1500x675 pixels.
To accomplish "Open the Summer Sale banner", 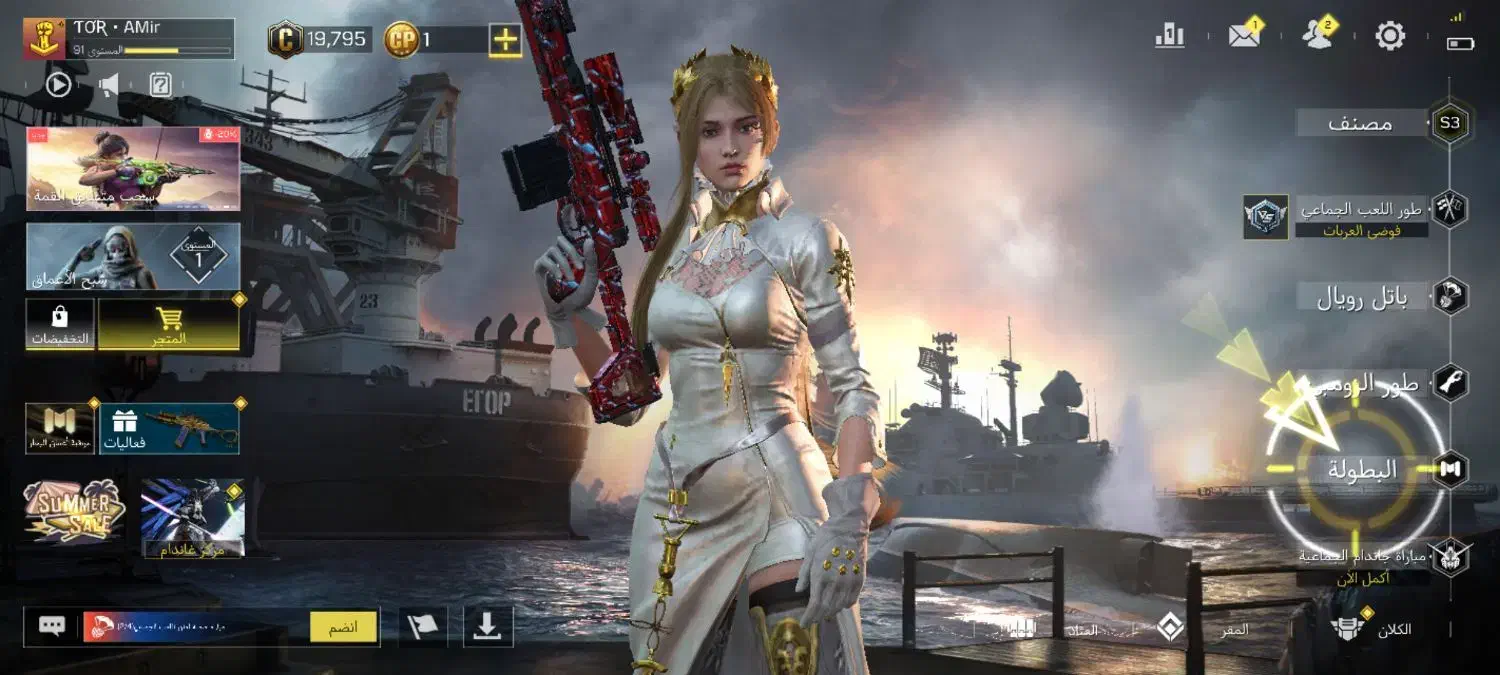I will pos(74,511).
